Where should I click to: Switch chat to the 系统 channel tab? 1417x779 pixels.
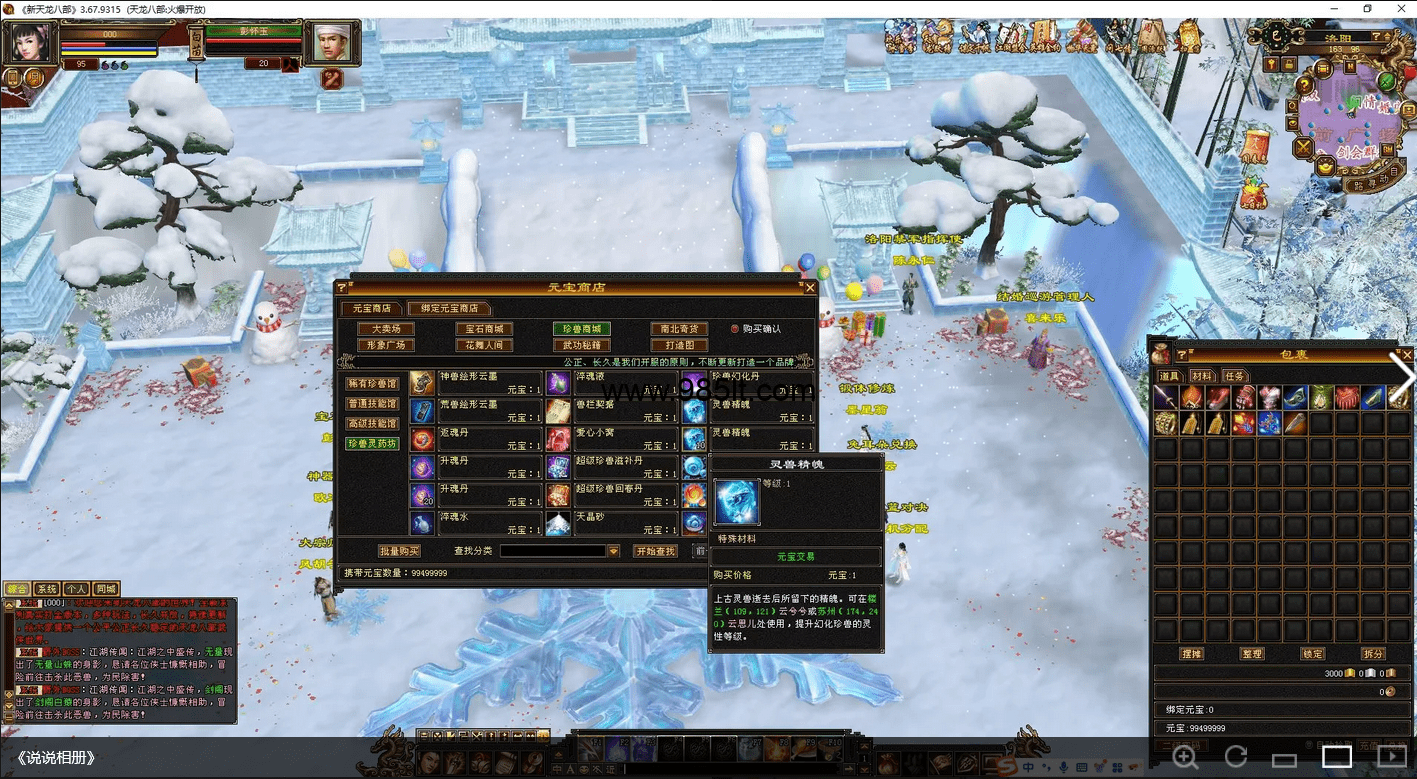[x=47, y=589]
